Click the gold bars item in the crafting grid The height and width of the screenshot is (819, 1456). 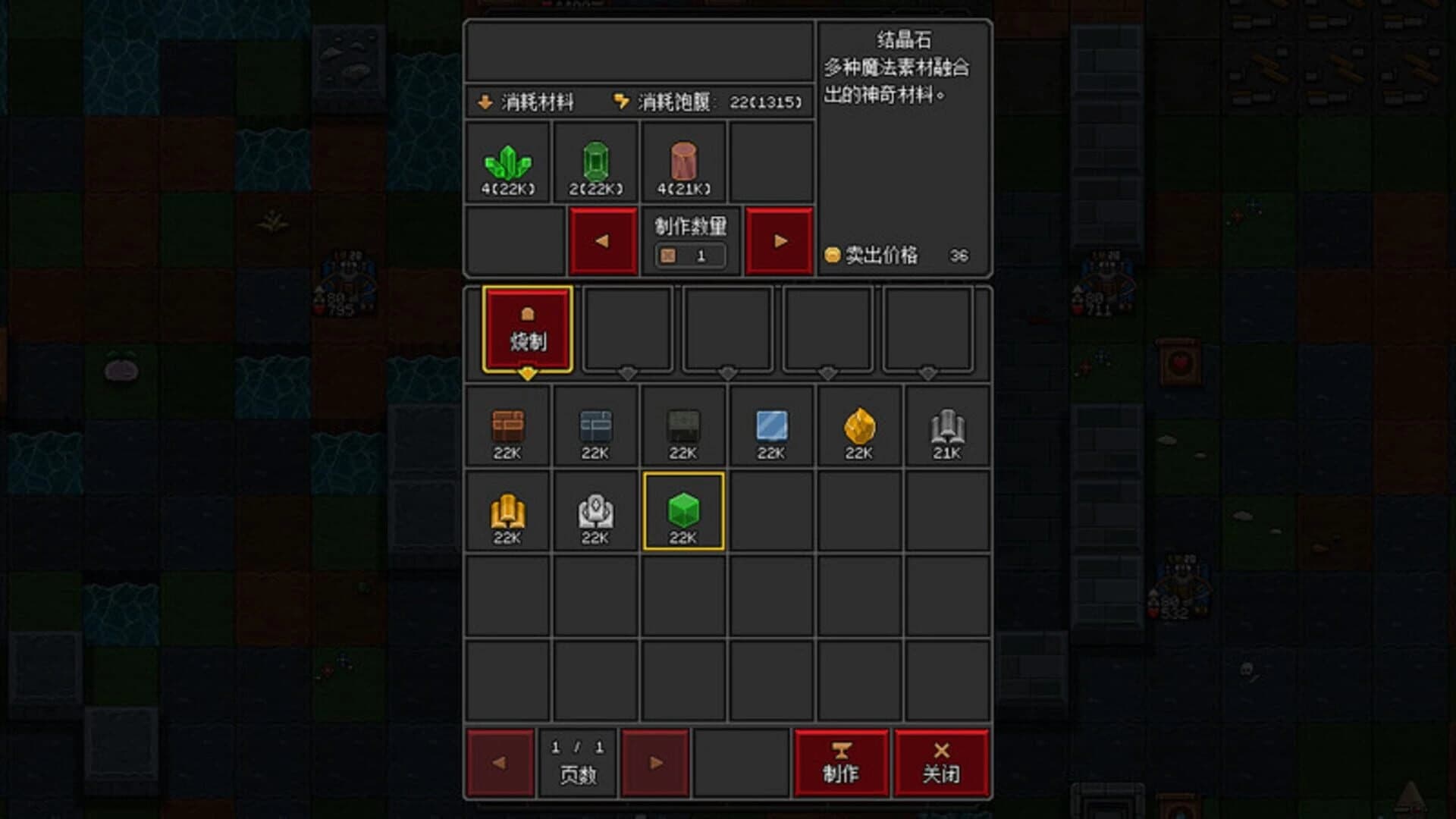click(x=507, y=512)
